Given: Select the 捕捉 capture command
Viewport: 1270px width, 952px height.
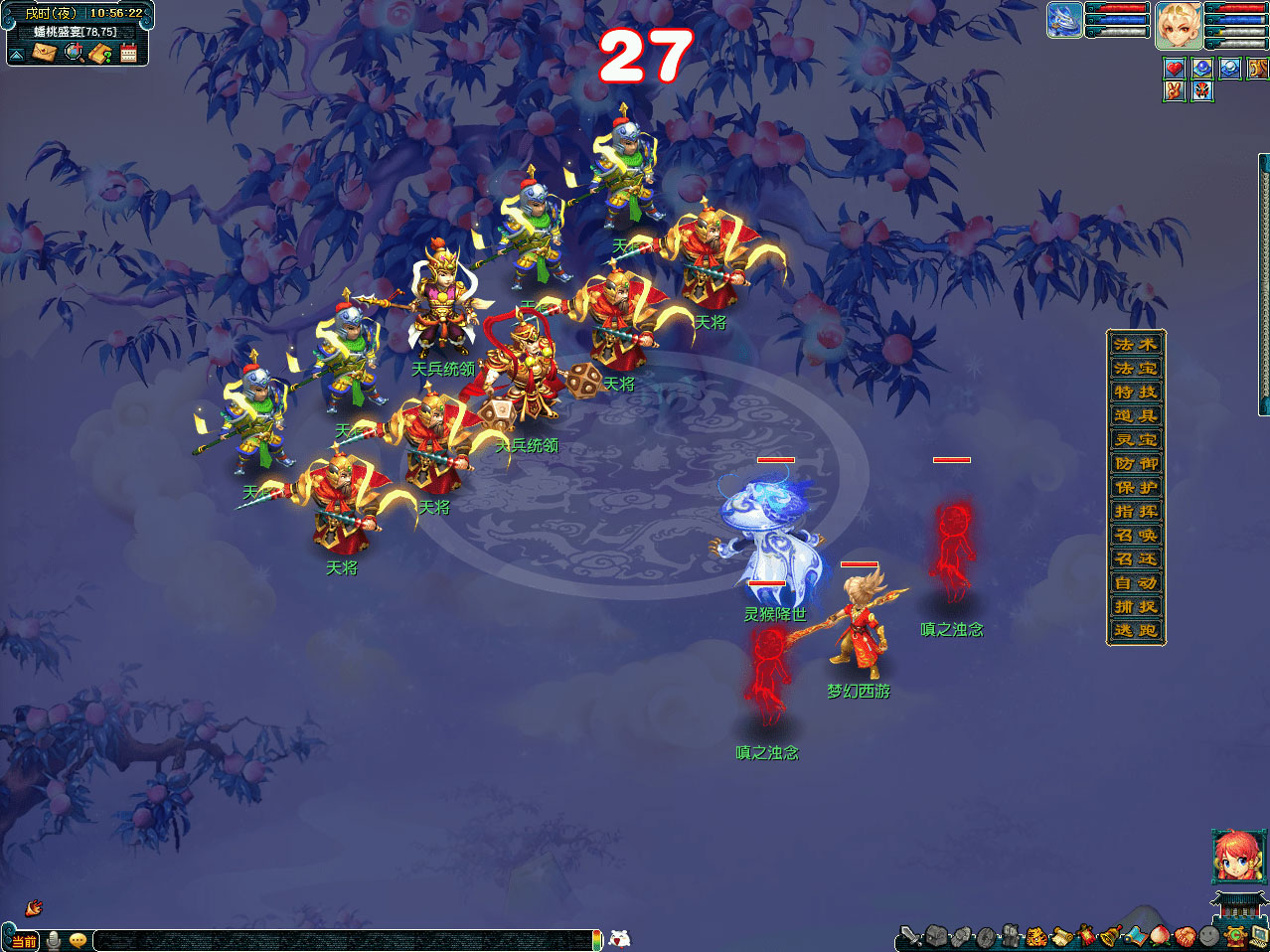Looking at the screenshot, I should click(1136, 606).
